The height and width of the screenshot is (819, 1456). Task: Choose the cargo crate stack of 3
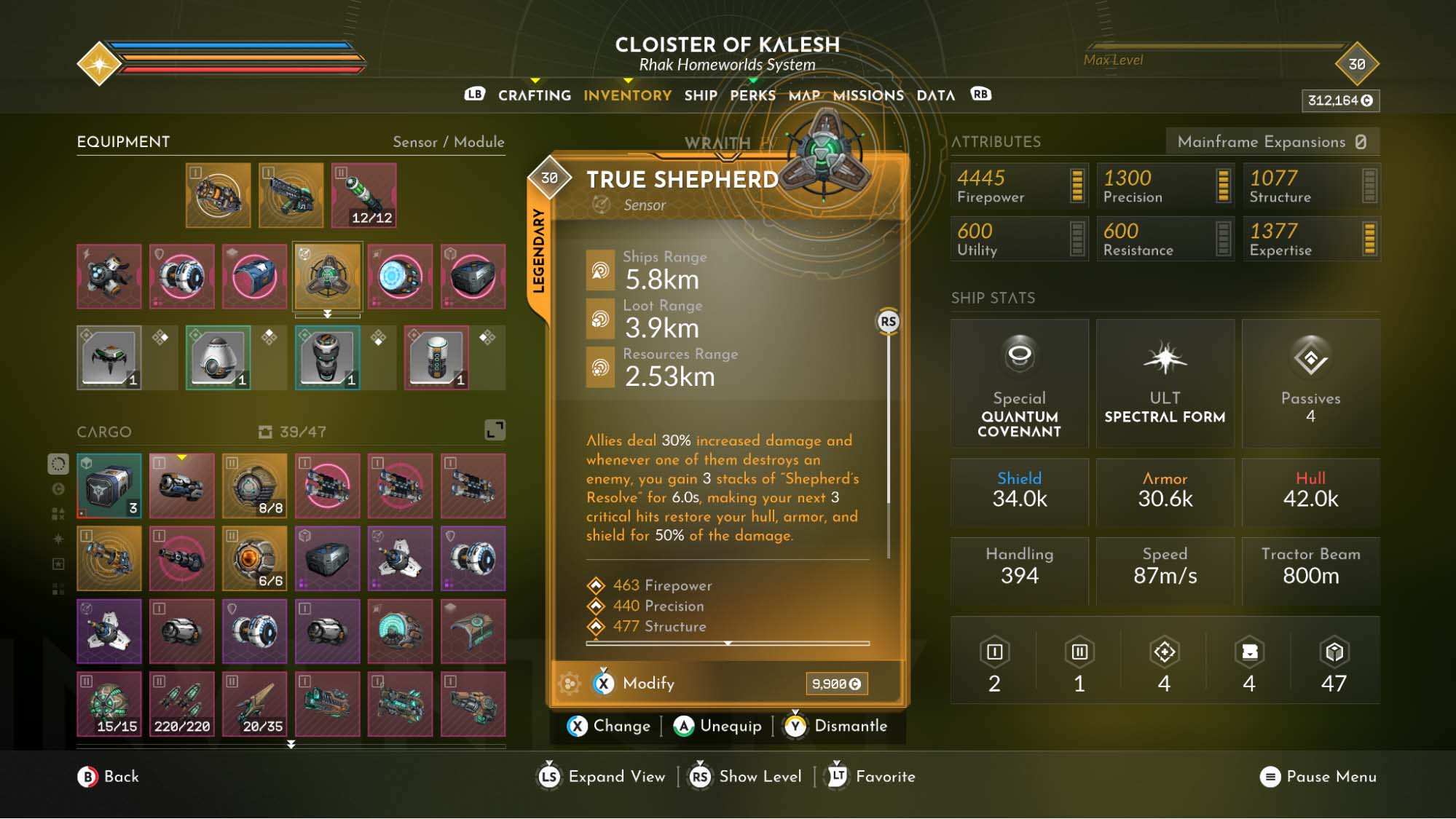pyautogui.click(x=109, y=486)
